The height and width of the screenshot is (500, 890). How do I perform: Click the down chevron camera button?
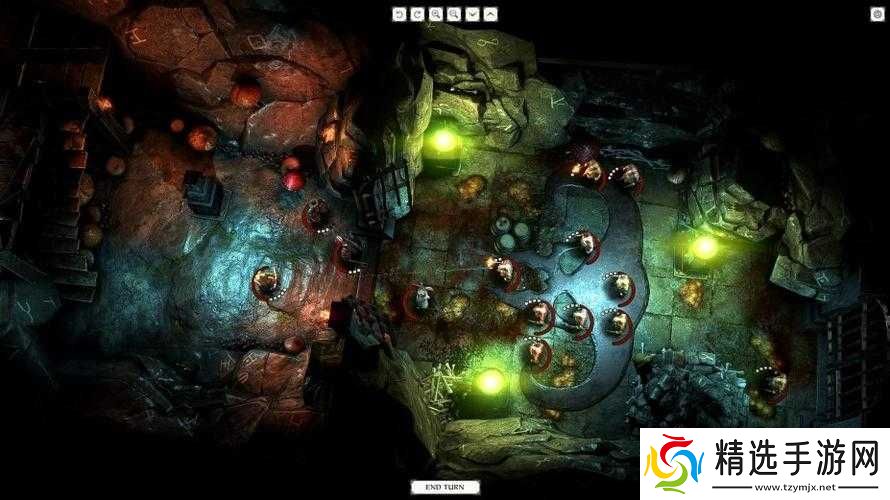click(x=472, y=14)
